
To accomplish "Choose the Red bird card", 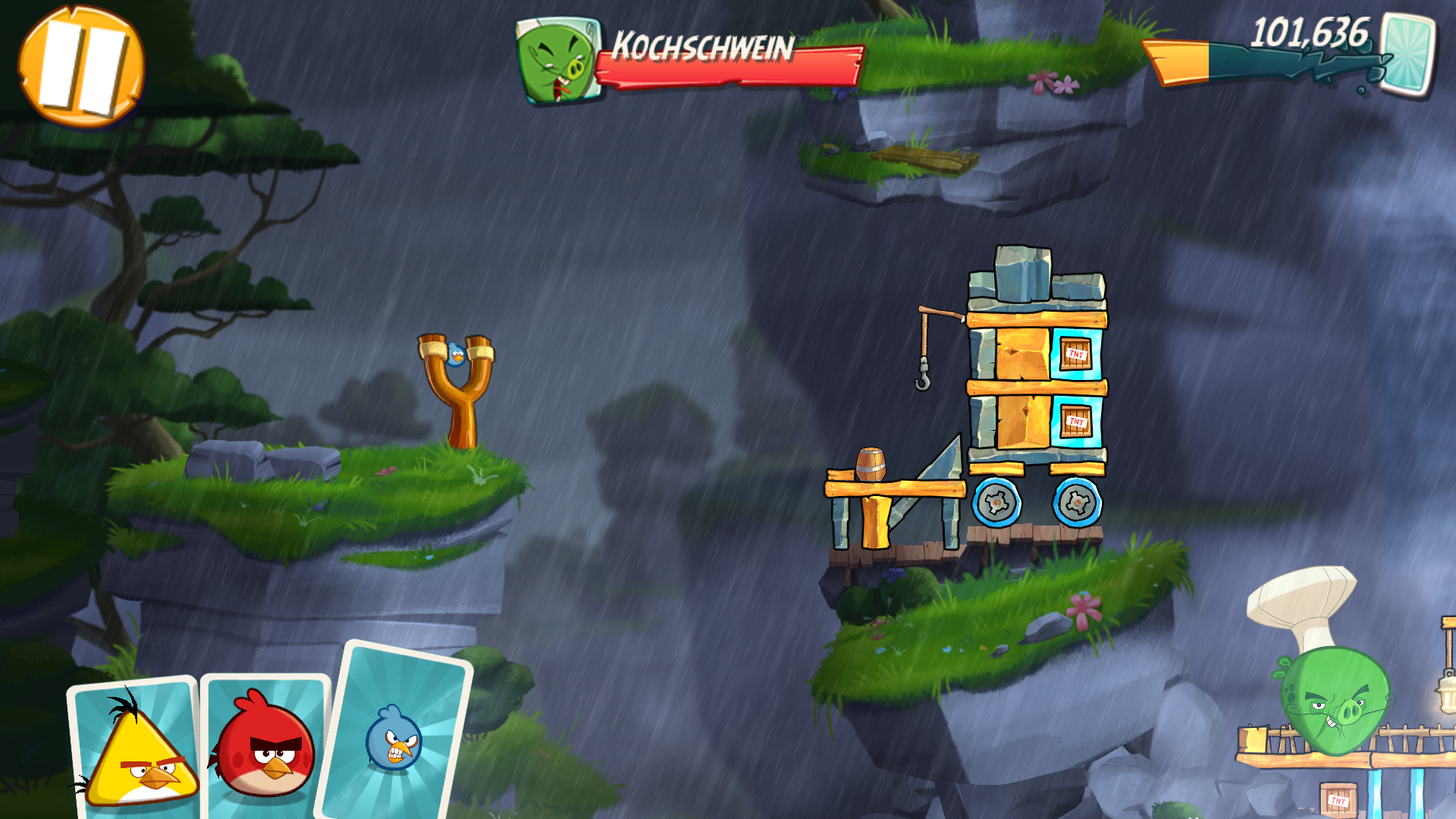I will click(x=265, y=747).
